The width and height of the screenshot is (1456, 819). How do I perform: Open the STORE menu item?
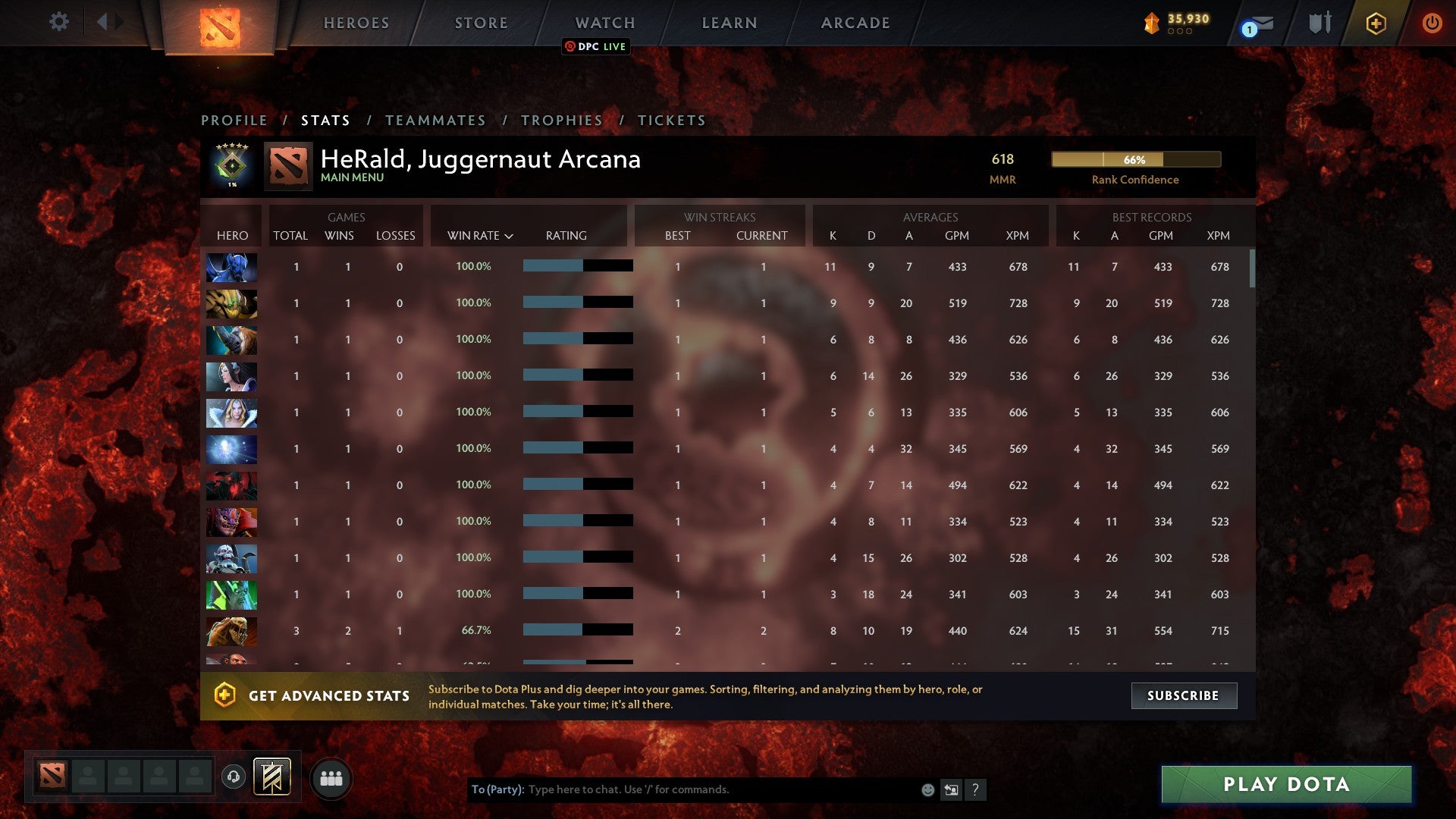(x=481, y=23)
